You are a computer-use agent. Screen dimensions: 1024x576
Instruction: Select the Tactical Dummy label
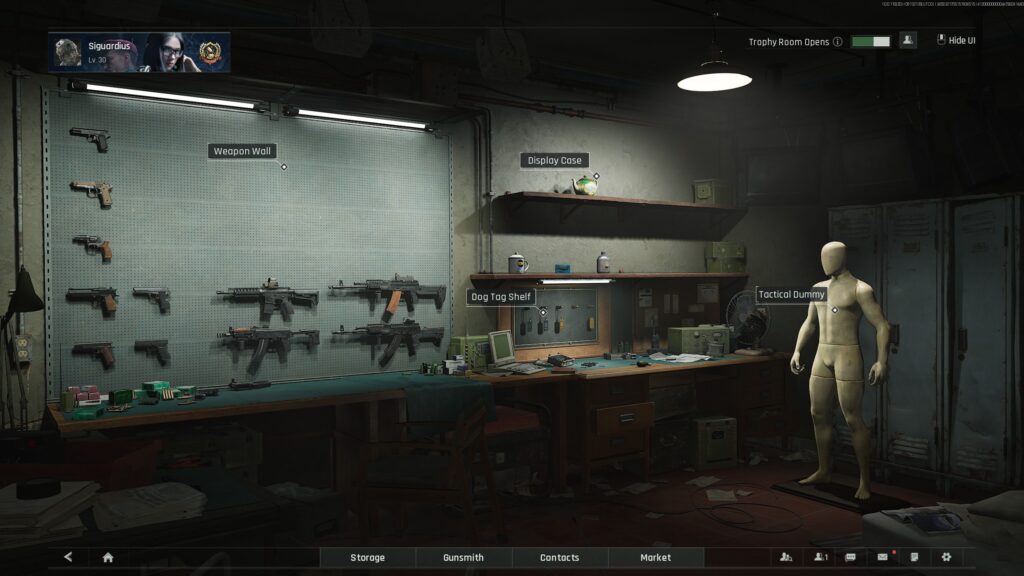tap(792, 294)
